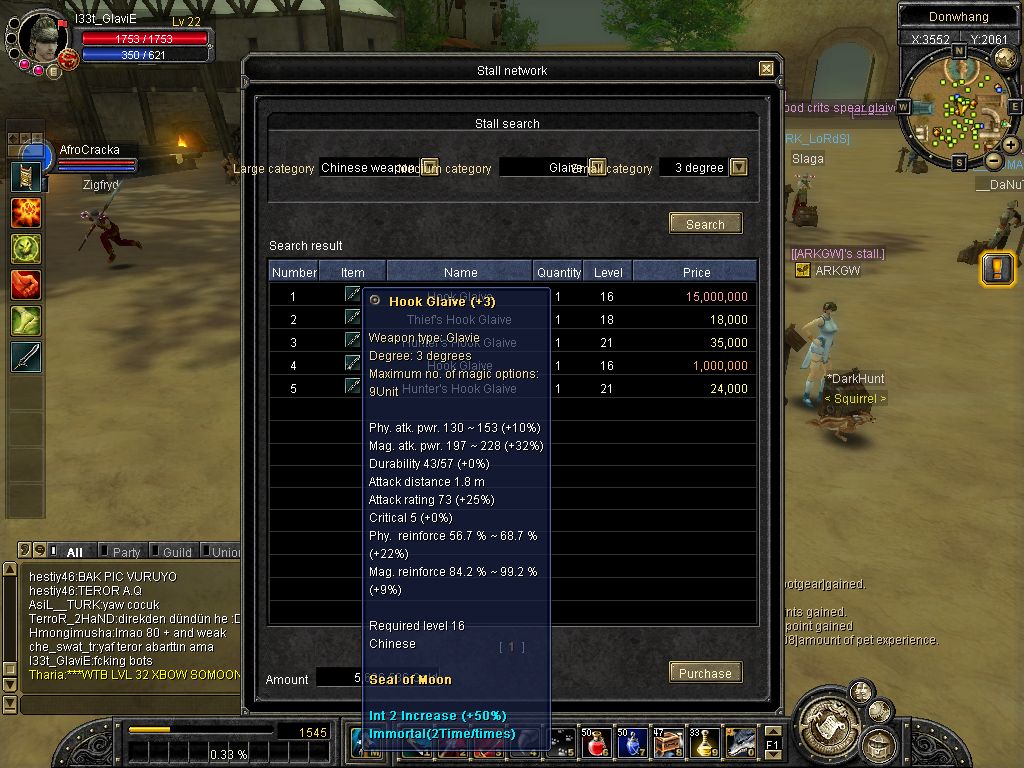Open the Large category dropdown
Image resolution: width=1024 pixels, height=768 pixels.
click(430, 167)
